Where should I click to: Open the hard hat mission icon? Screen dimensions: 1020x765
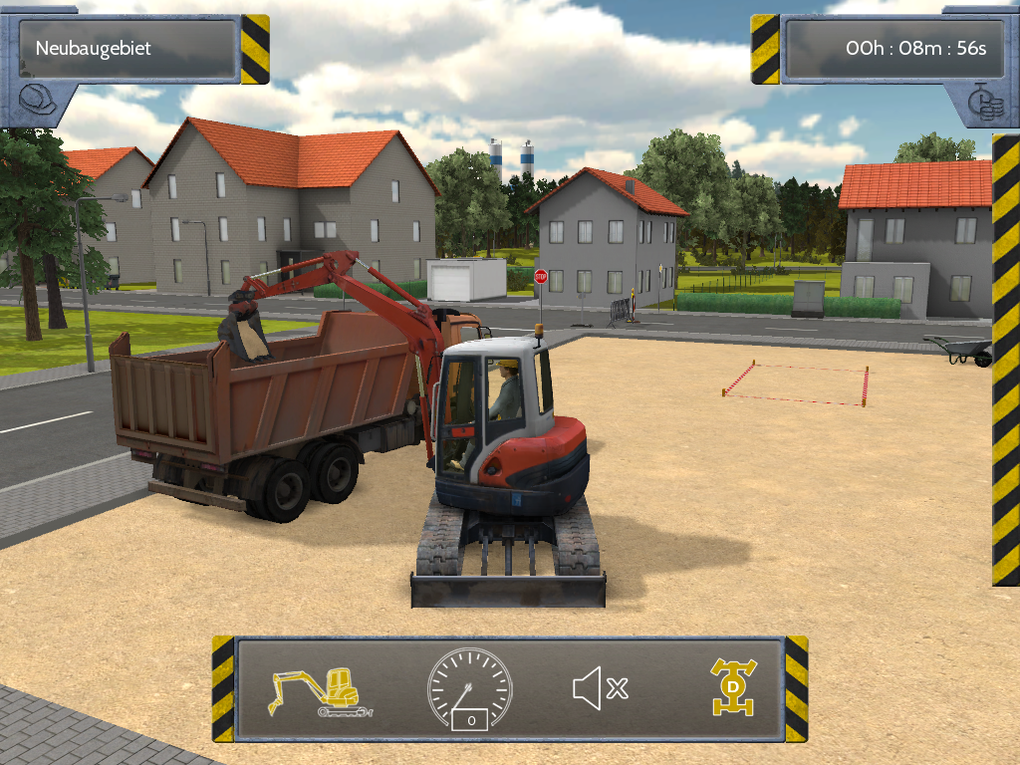coord(38,100)
